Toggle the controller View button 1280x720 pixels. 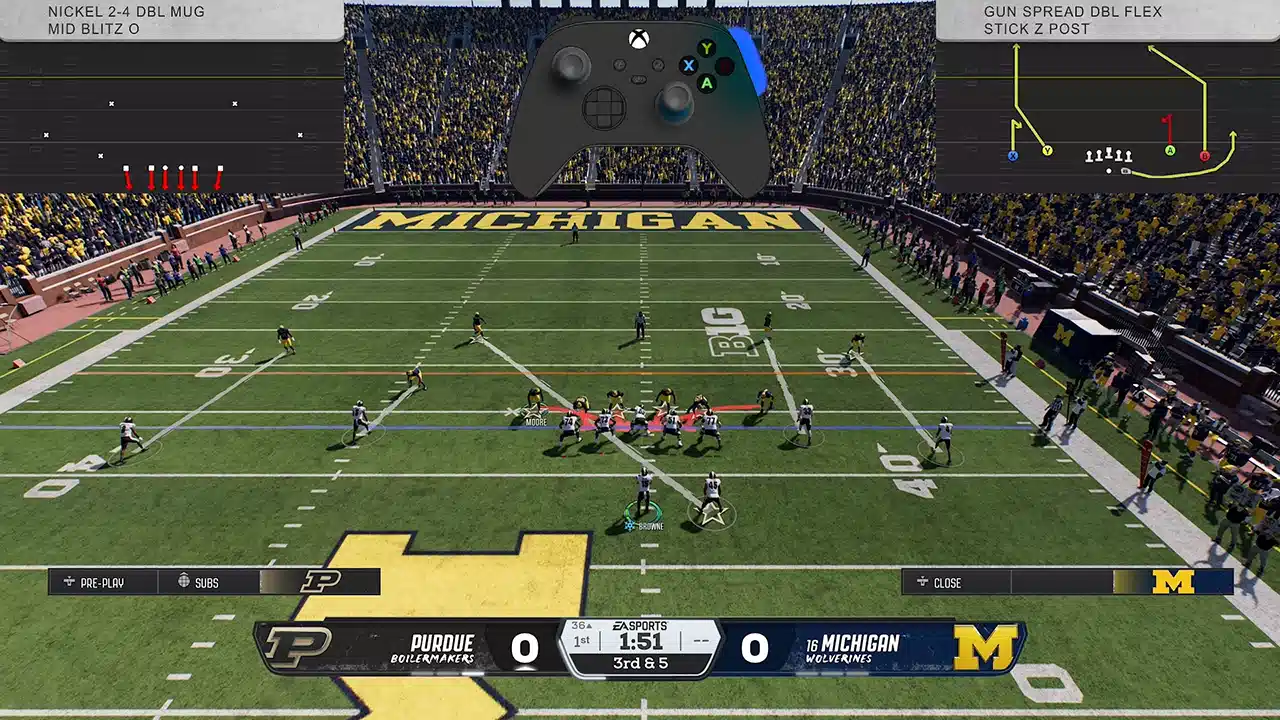point(619,64)
